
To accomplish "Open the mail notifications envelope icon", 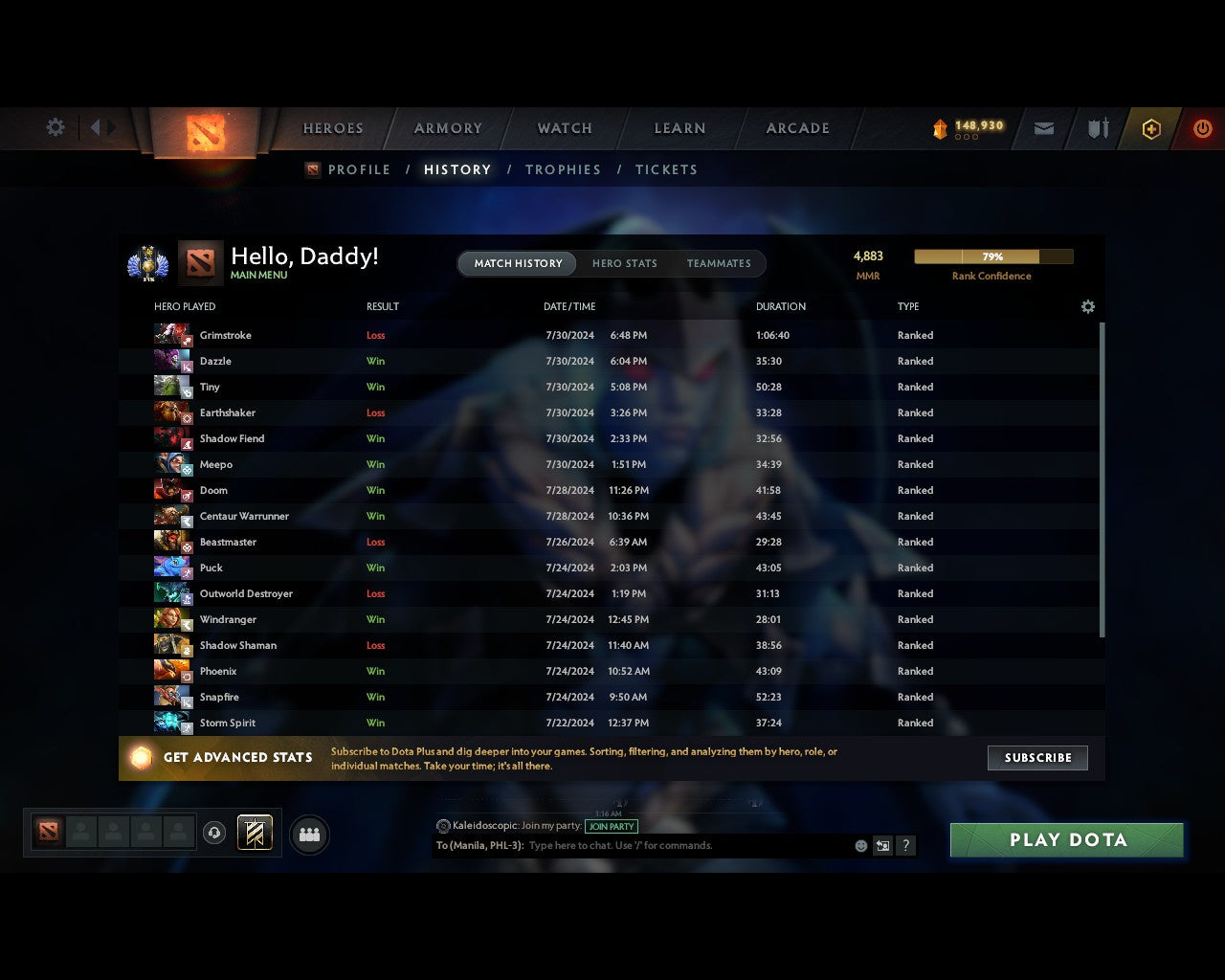I will pos(1043,128).
